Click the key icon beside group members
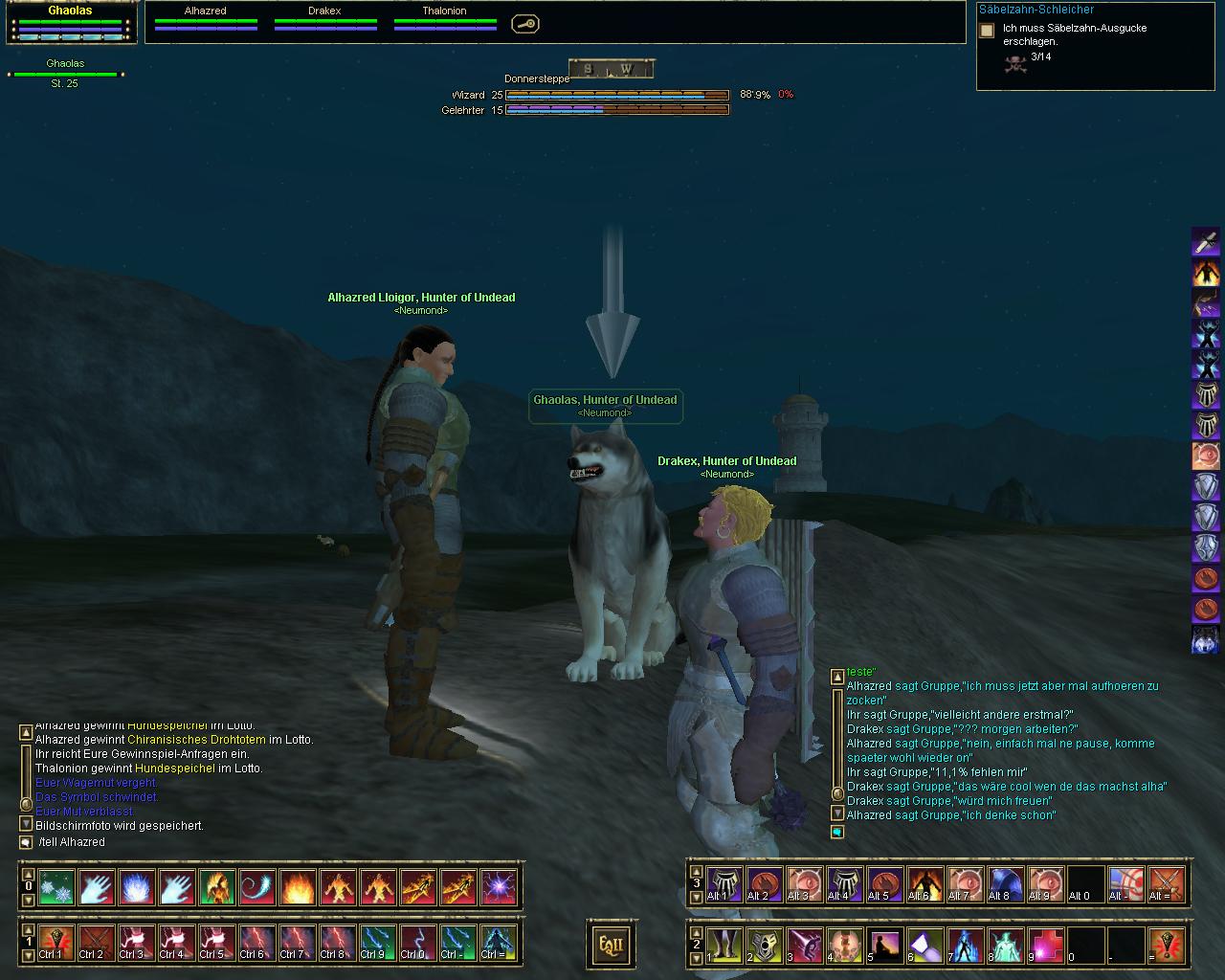The height and width of the screenshot is (980, 1225). (x=524, y=24)
